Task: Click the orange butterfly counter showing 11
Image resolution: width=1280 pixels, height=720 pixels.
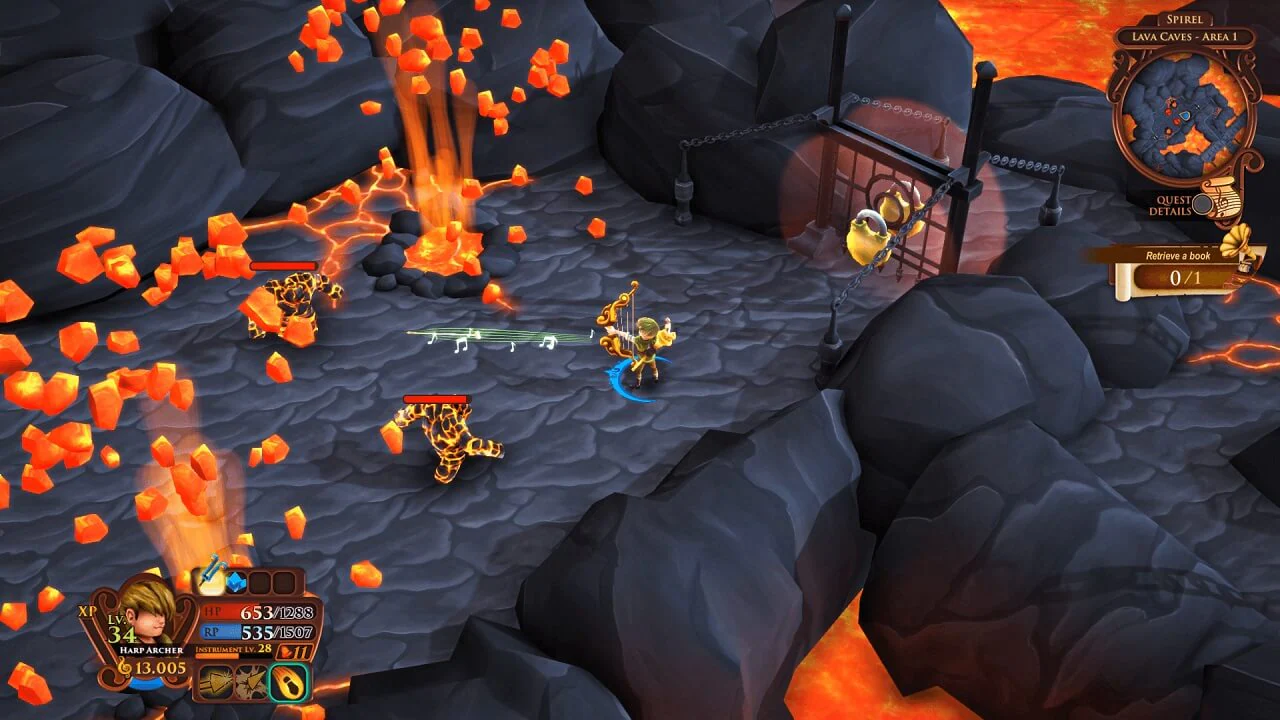Action: (x=296, y=651)
